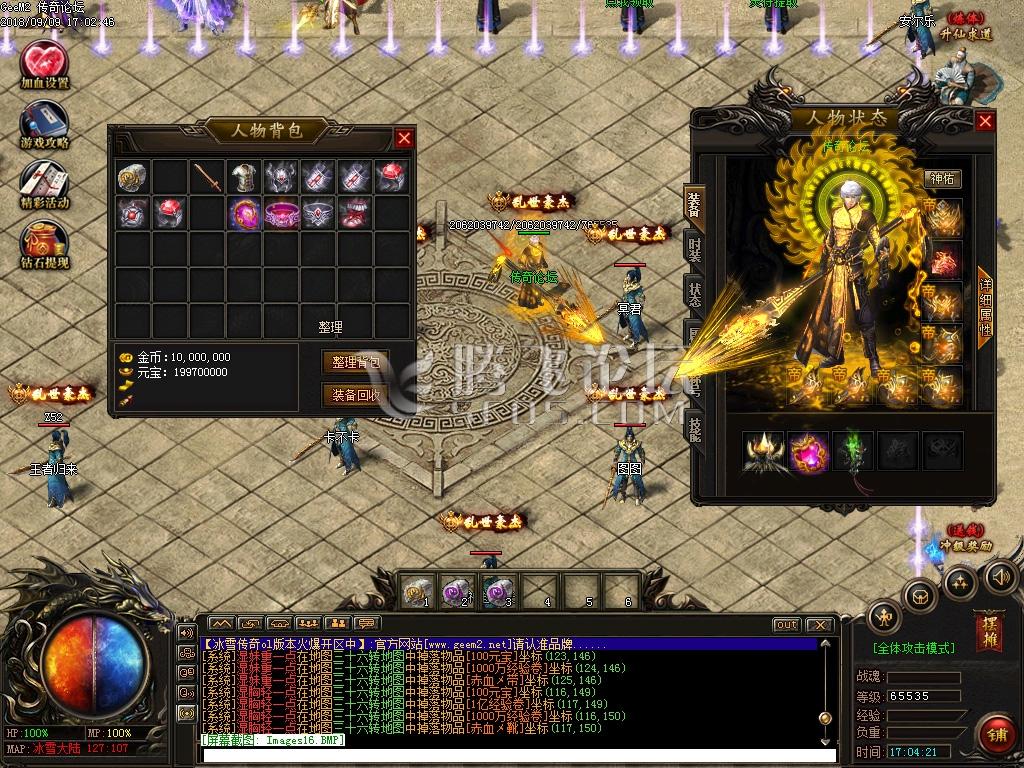Screen dimensions: 1024x768
Task: Open 装备回收 equipment recycling
Action: point(355,395)
